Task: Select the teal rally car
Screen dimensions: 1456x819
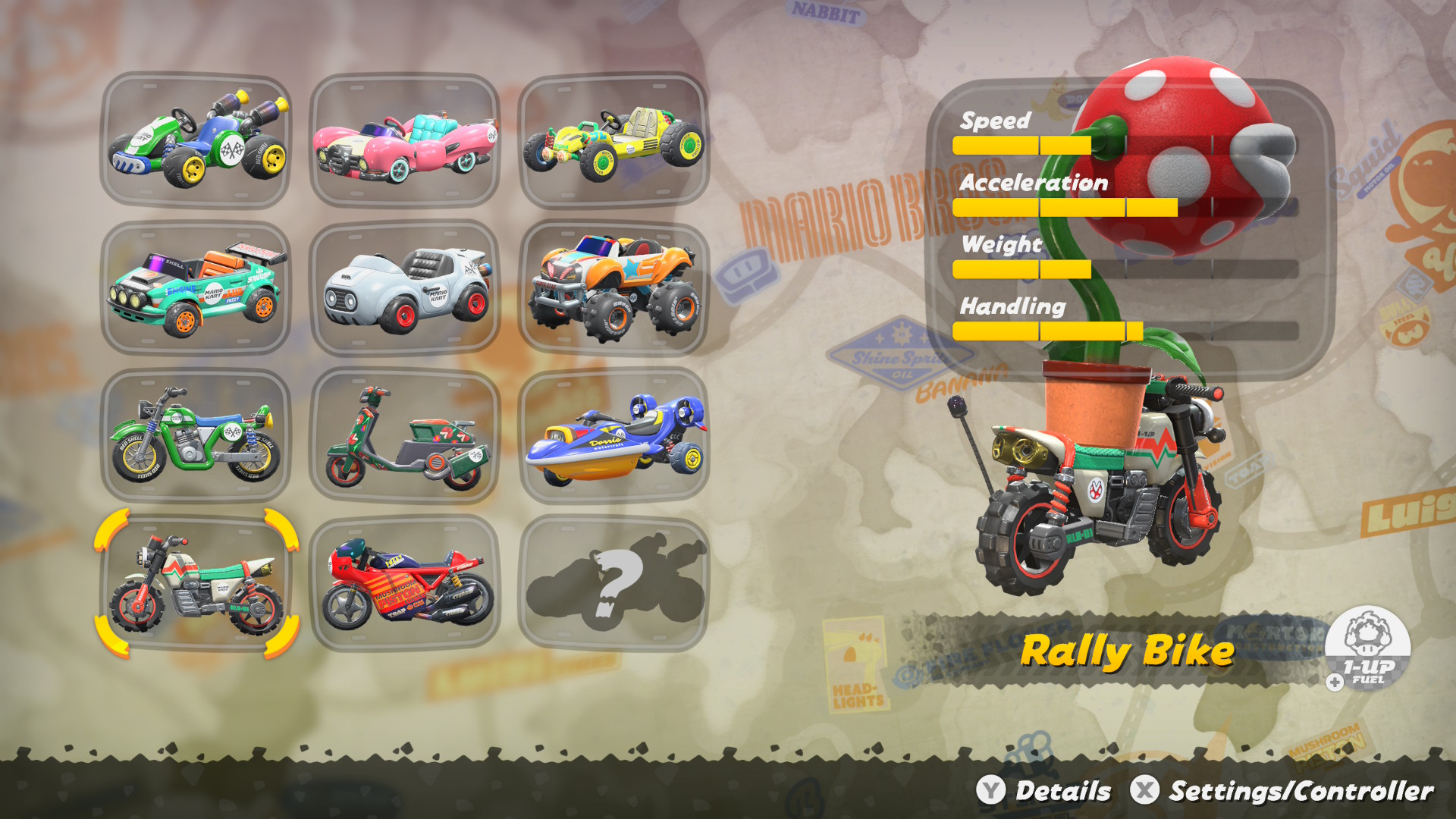Action: coord(196,288)
